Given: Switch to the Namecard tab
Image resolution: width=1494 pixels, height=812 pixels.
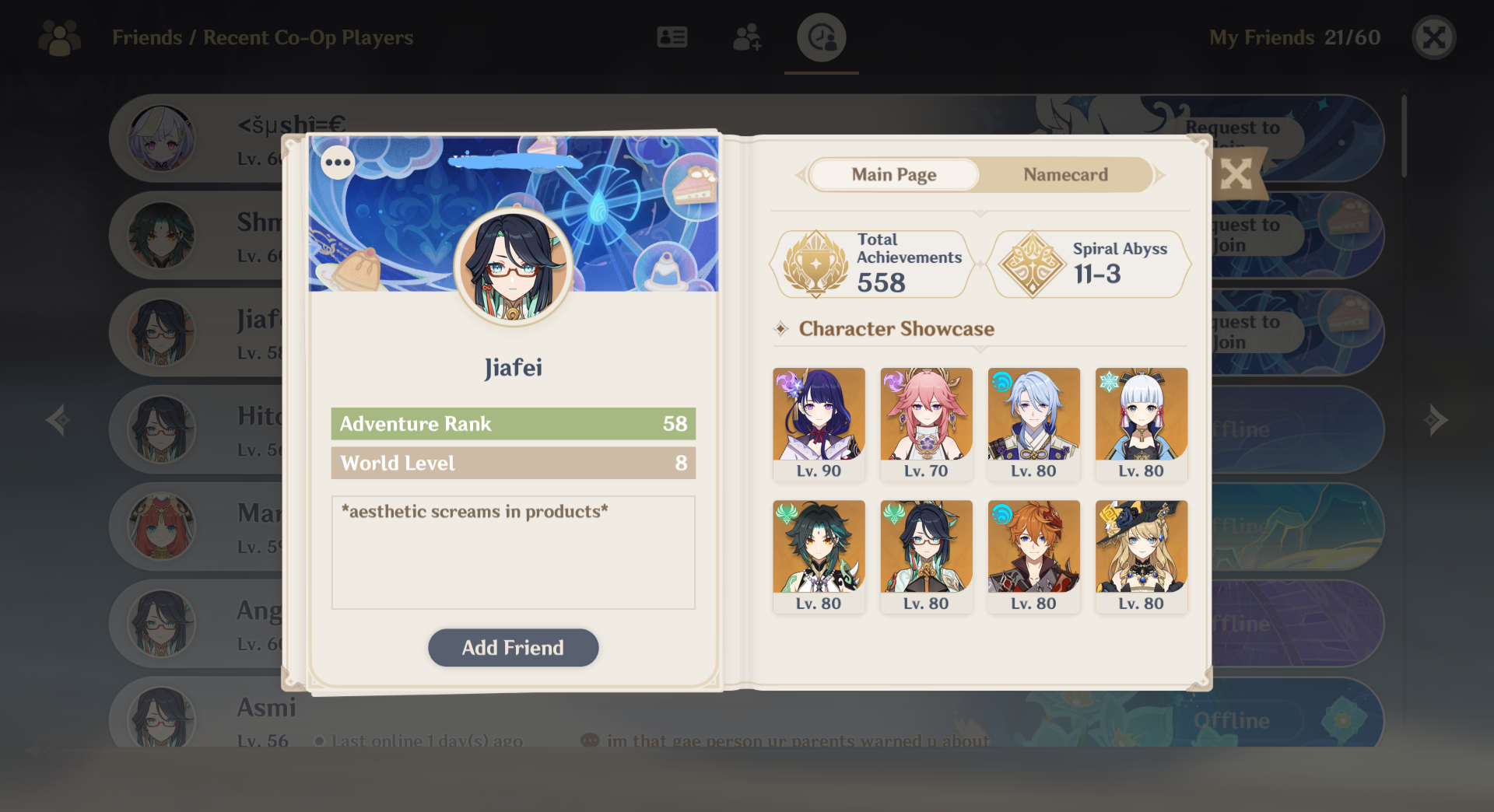Looking at the screenshot, I should coord(1065,174).
